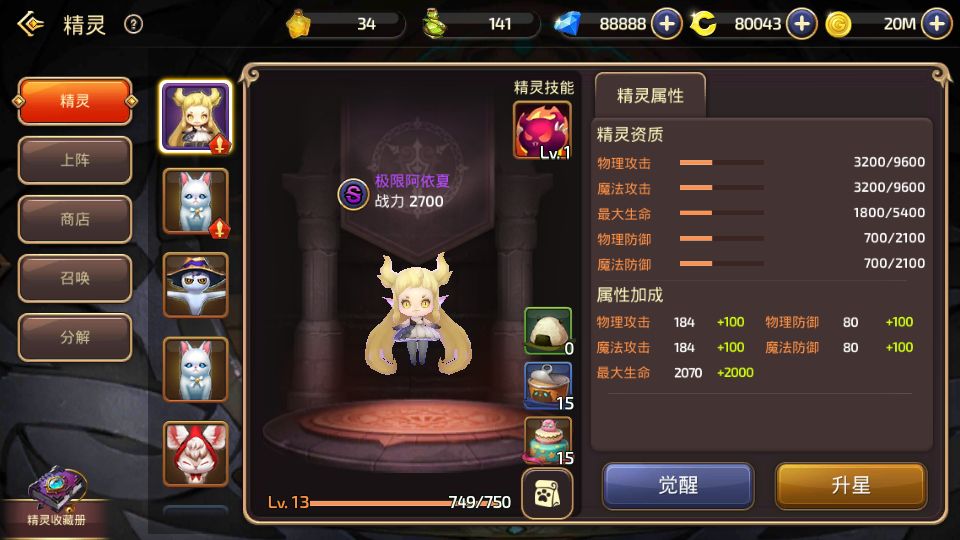Open the 商店 shop tab
This screenshot has width=960, height=540.
pyautogui.click(x=75, y=219)
